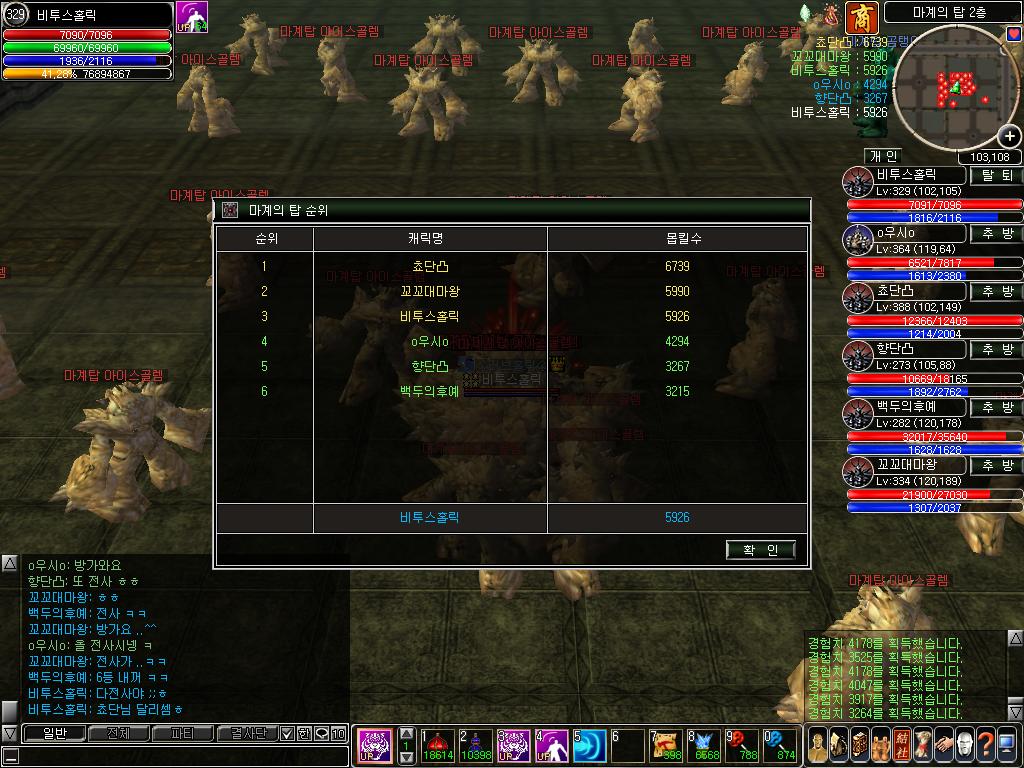Zoom the minimap with the plus button
Screen dimensions: 1024x768
click(1011, 137)
